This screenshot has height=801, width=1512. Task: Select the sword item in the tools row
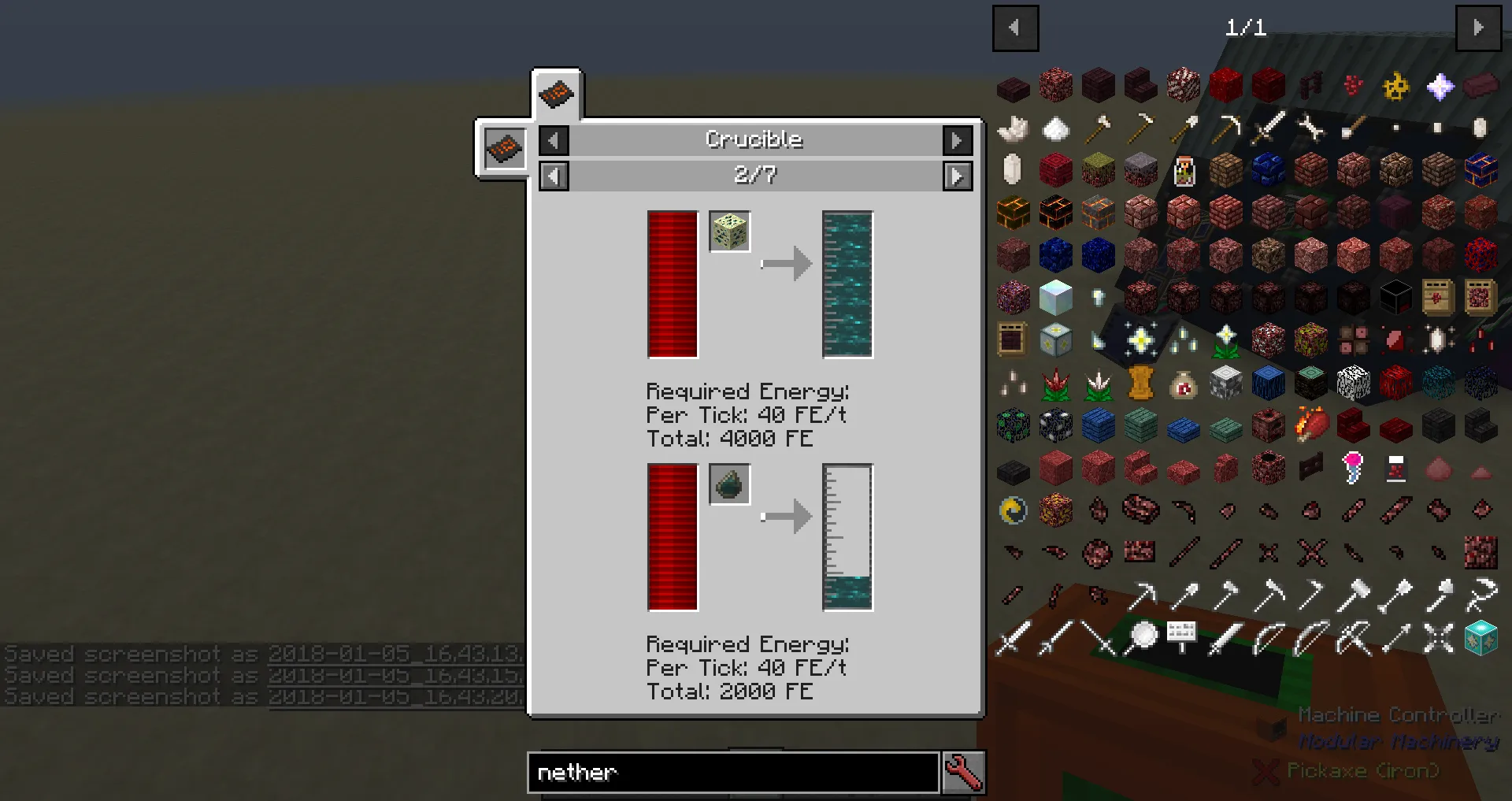tap(1268, 128)
